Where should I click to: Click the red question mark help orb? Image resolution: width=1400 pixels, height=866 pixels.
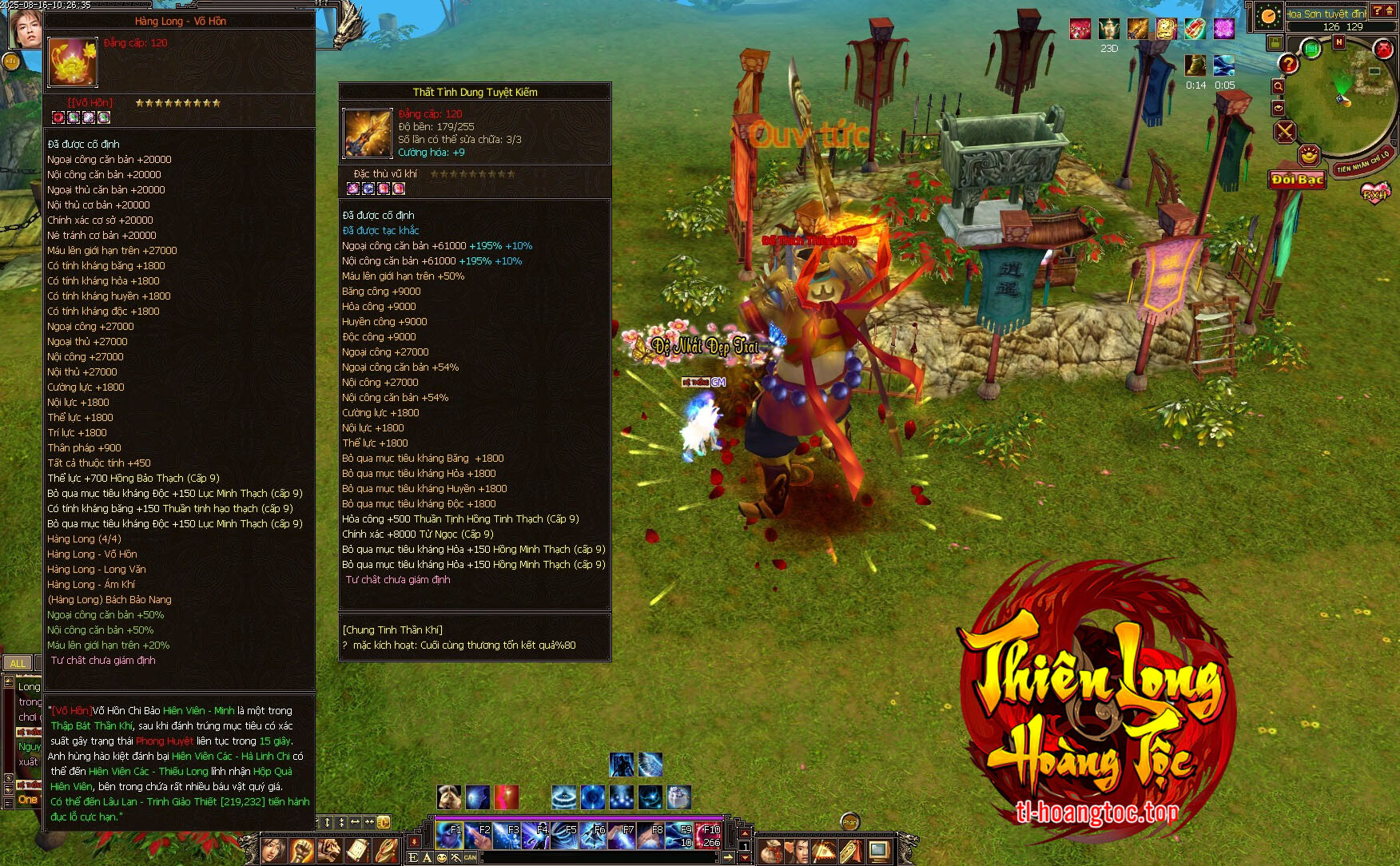[1288, 63]
